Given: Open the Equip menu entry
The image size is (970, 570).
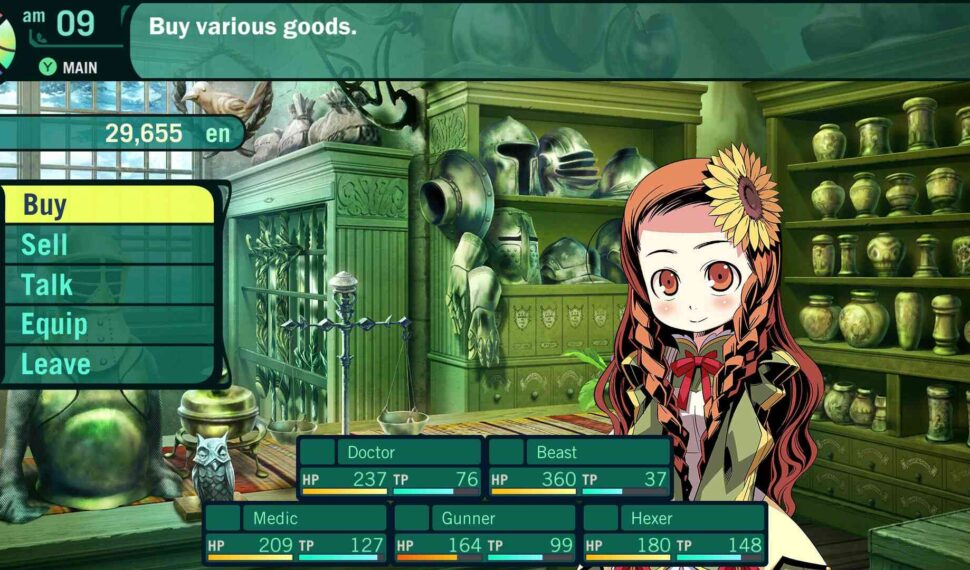Looking at the screenshot, I should 108,325.
